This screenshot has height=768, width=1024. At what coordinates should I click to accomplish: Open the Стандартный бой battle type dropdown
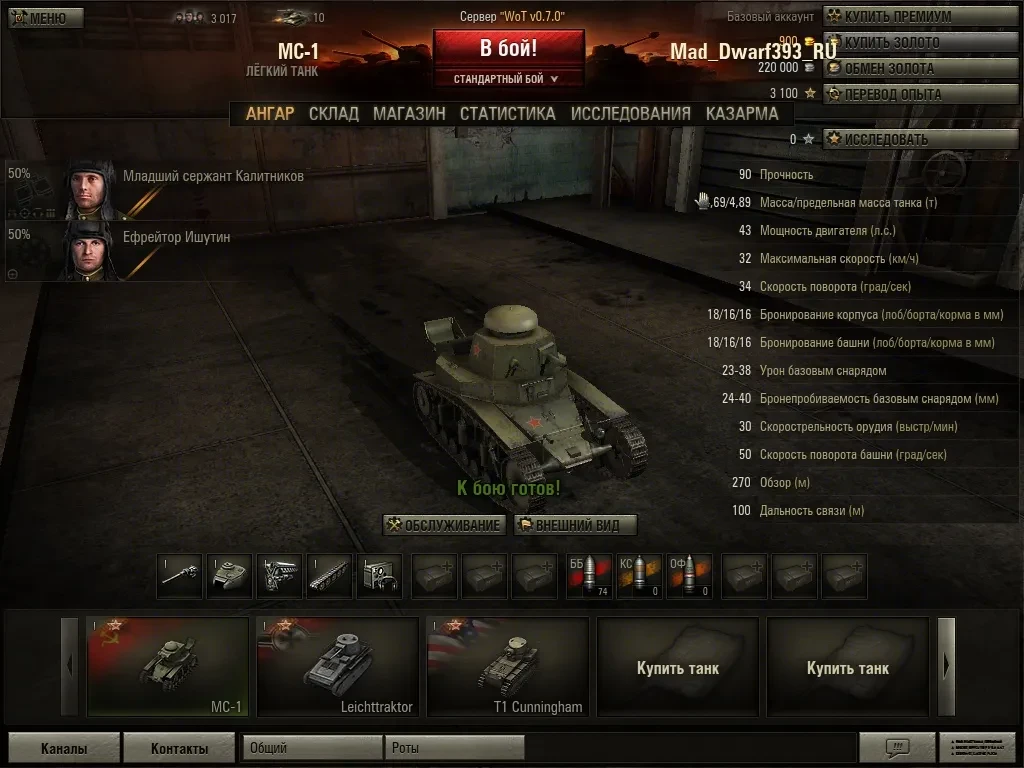[508, 79]
